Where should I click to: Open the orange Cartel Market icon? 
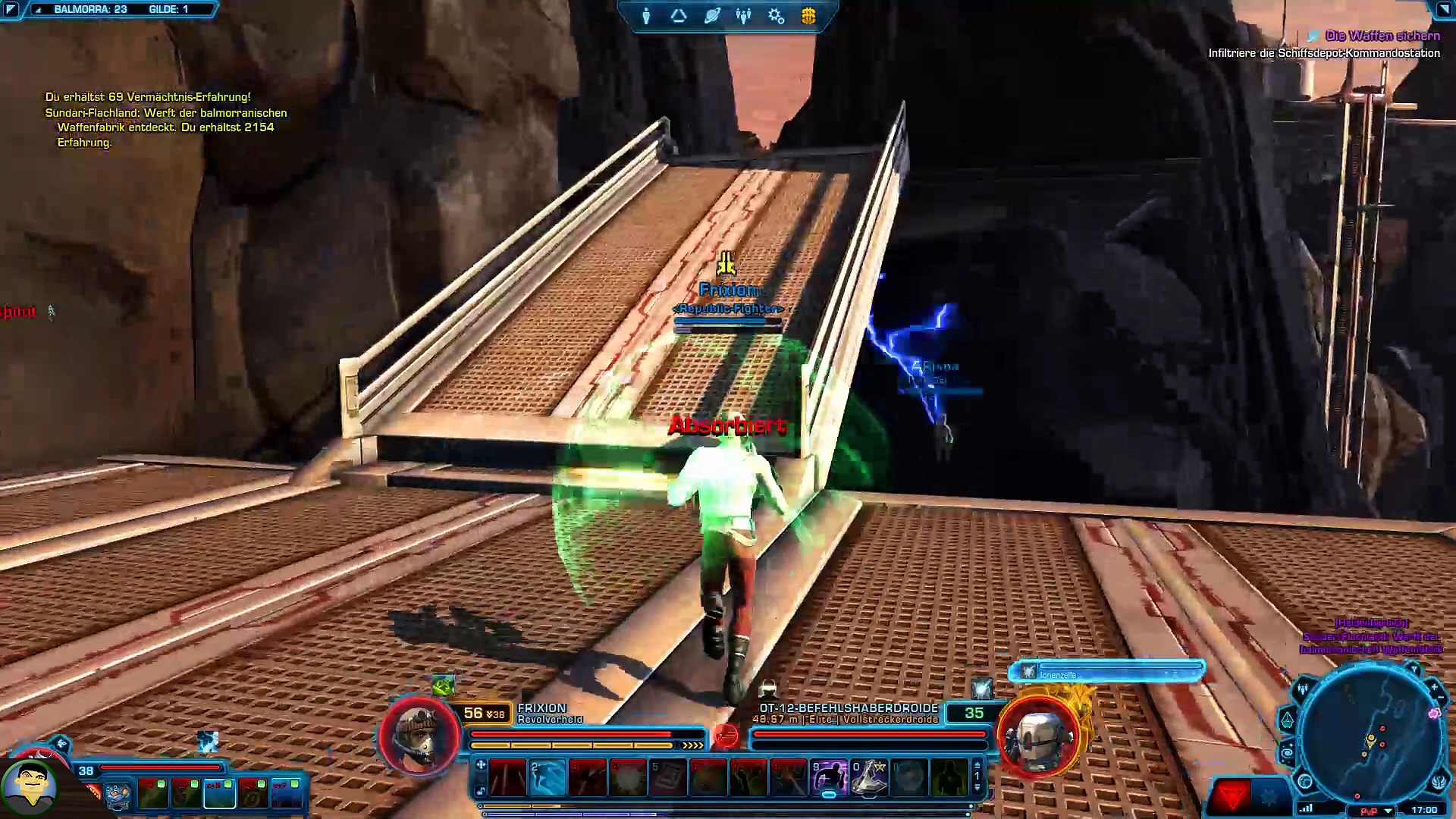pyautogui.click(x=808, y=16)
